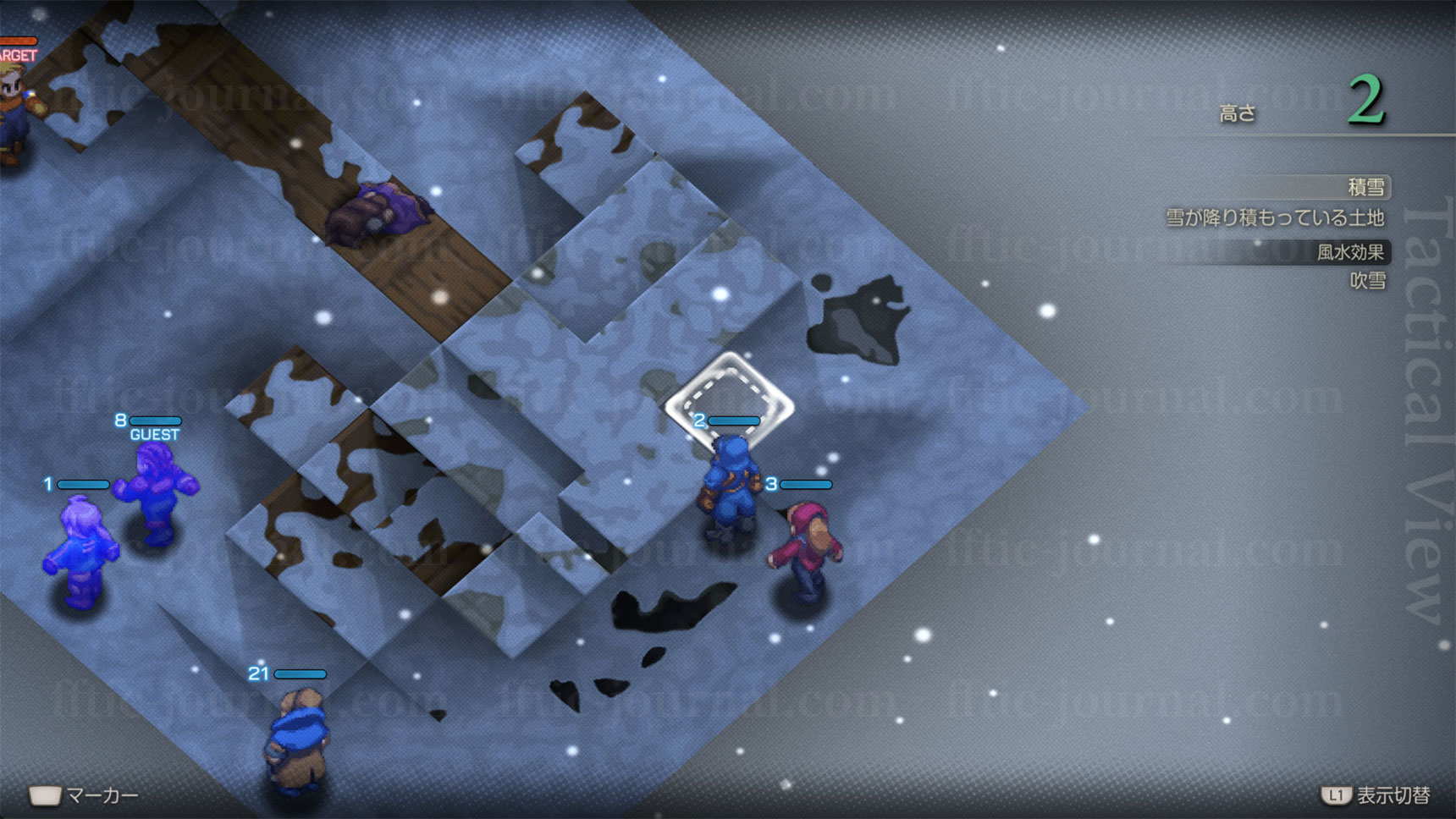Choose the GUEST unit numbered 8
1456x819 pixels.
(x=158, y=492)
